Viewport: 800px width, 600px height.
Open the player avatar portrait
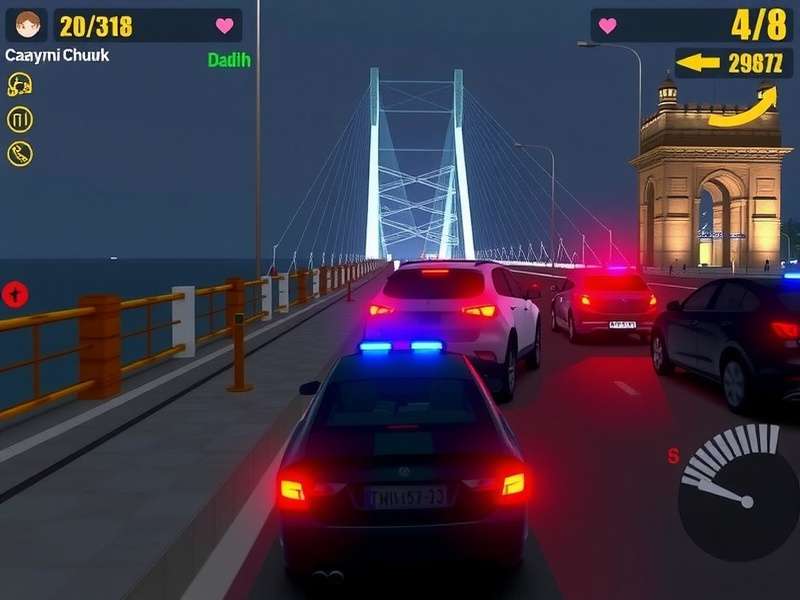[x=29, y=24]
